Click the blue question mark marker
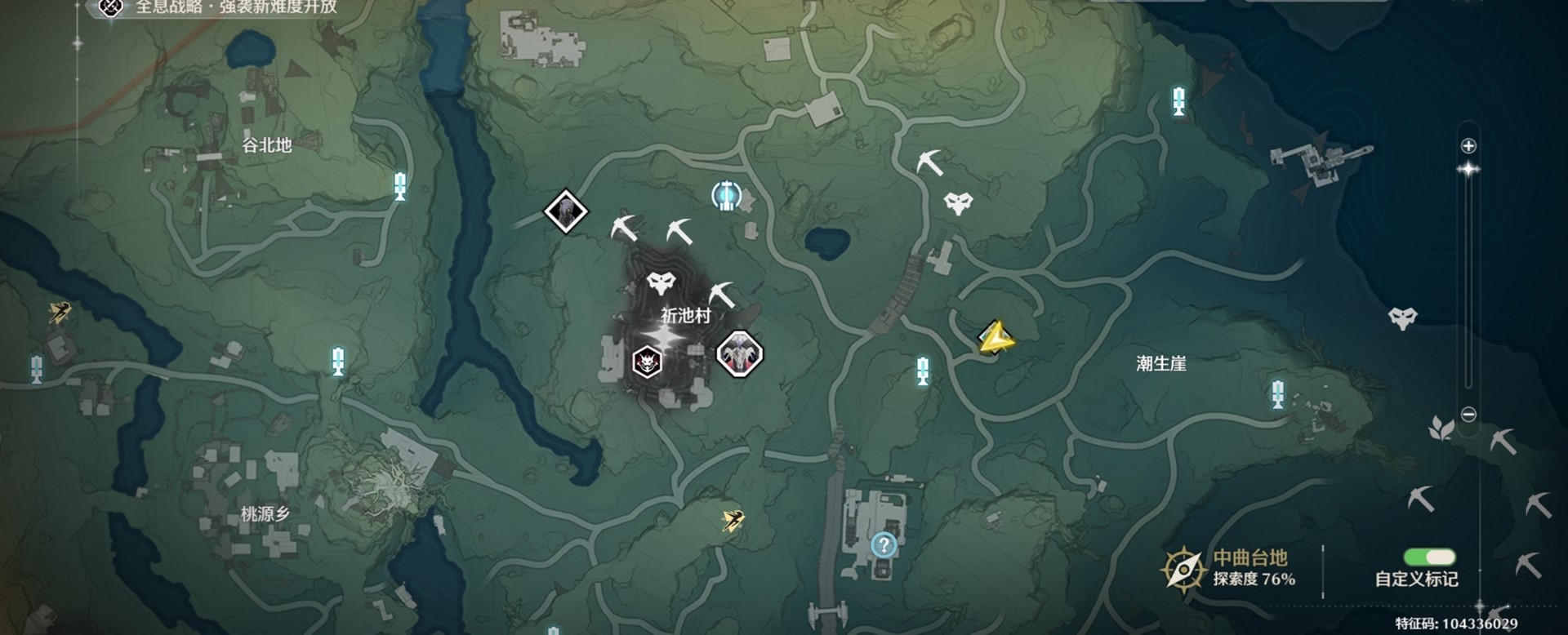Viewport: 1568px width, 635px height. [x=884, y=544]
